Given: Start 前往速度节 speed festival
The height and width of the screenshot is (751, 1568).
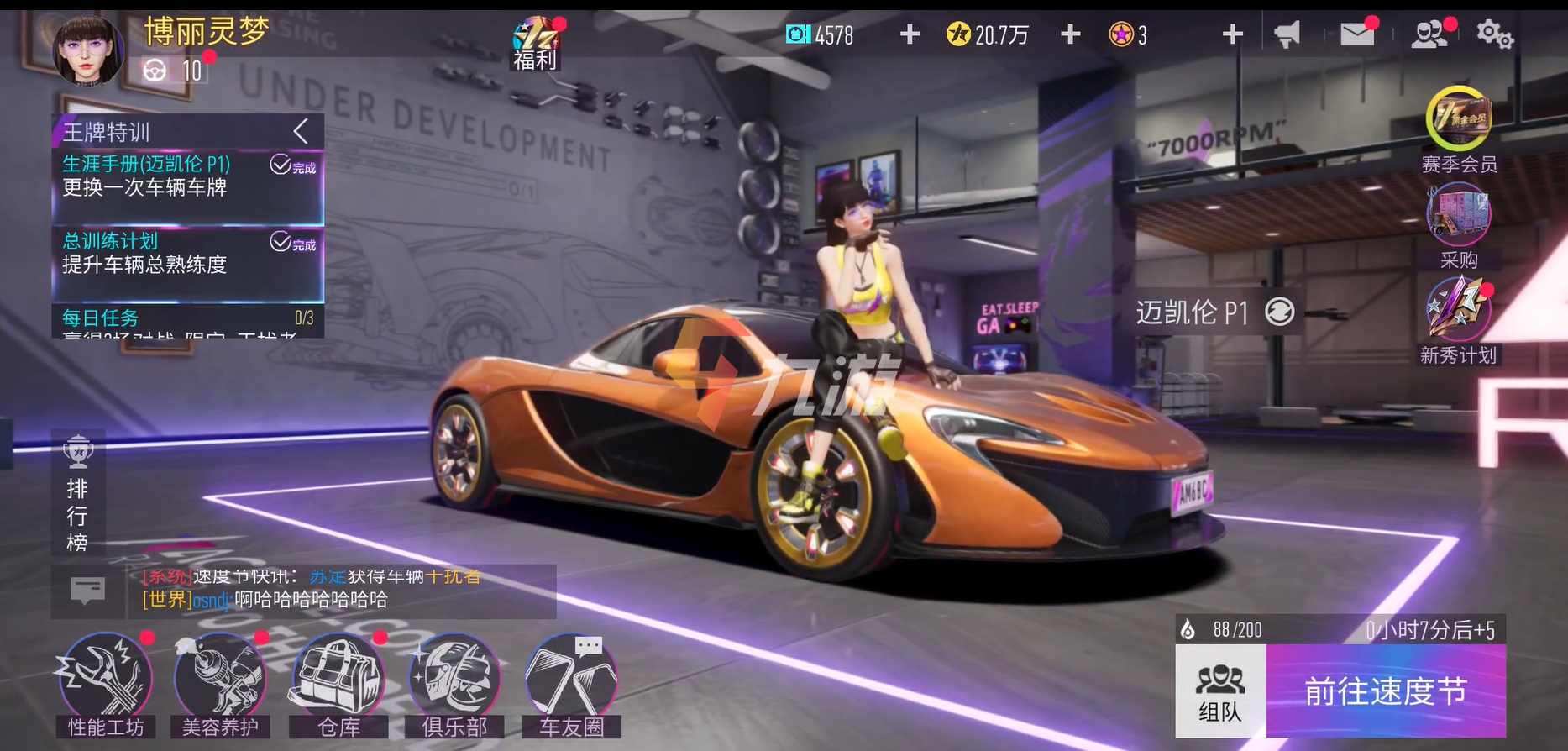Looking at the screenshot, I should [1386, 691].
